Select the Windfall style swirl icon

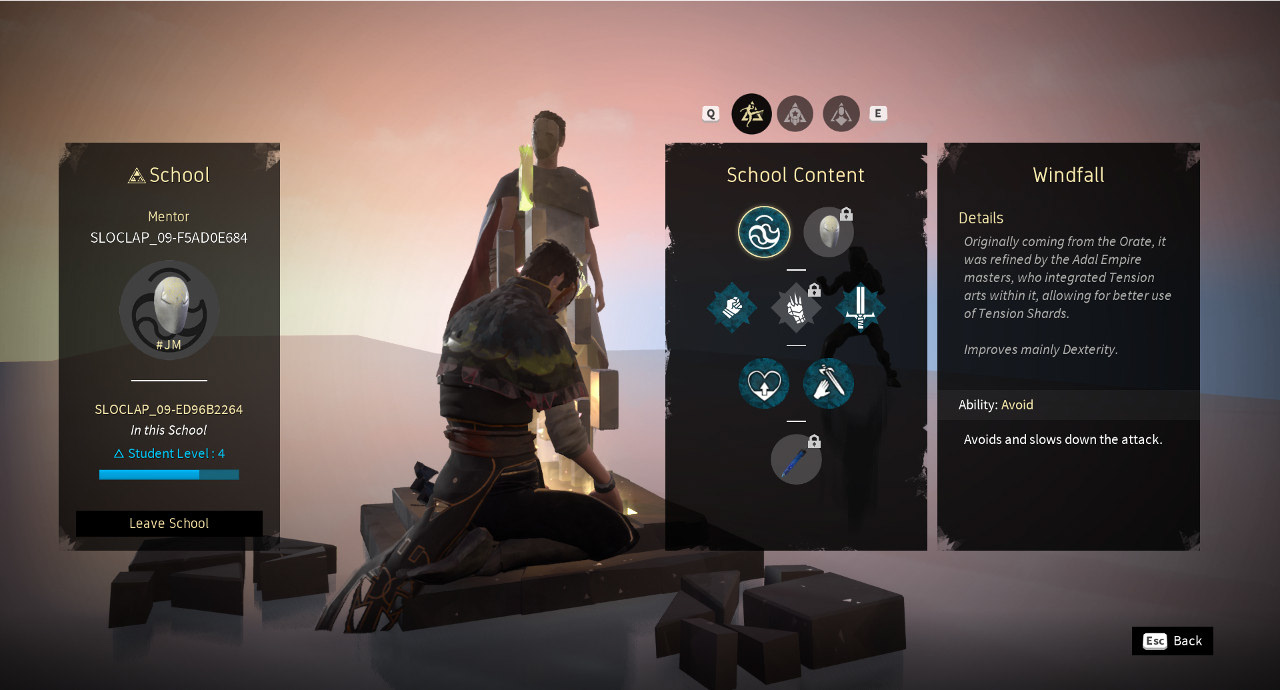764,231
